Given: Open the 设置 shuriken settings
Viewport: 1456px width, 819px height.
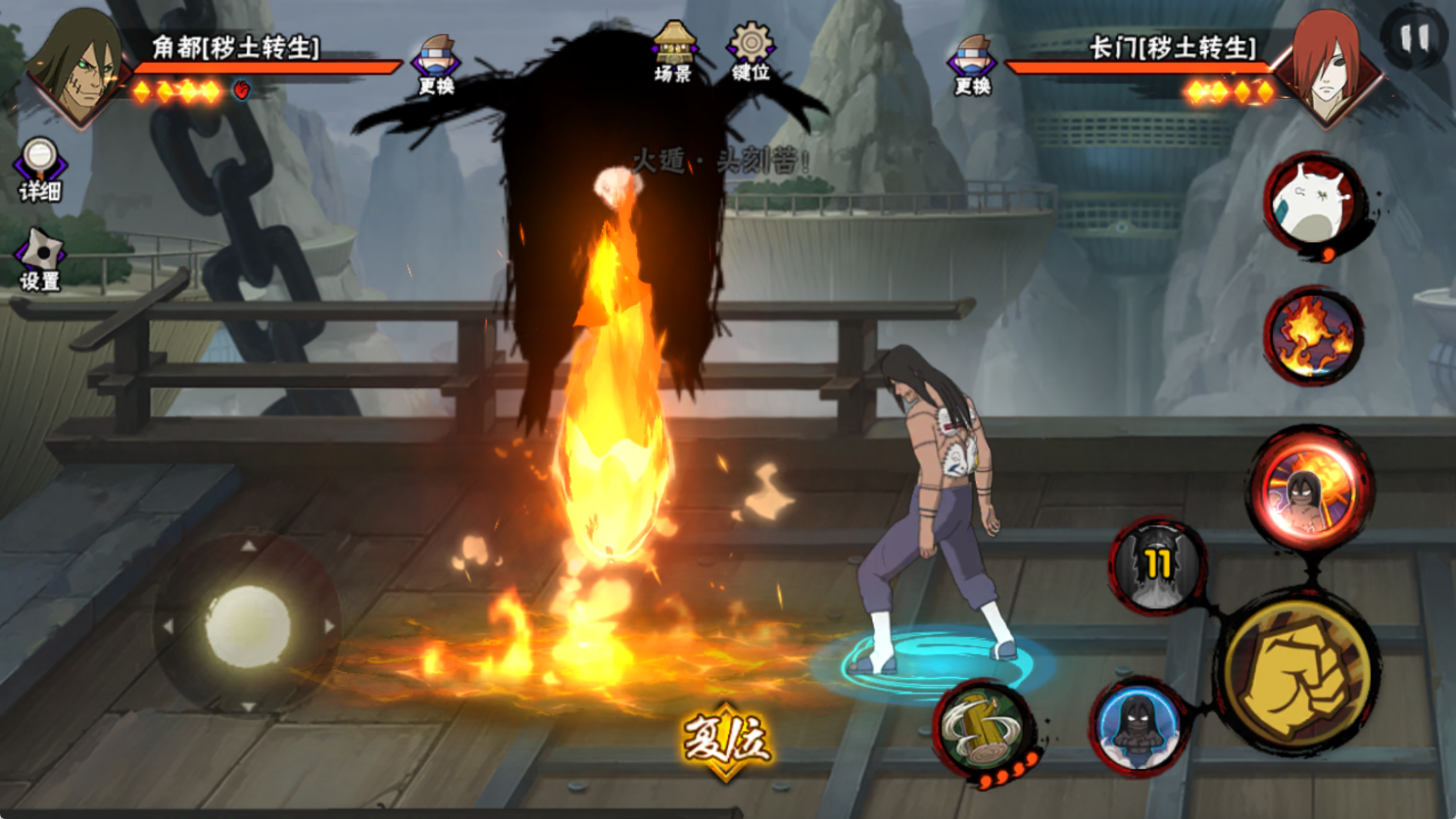Looking at the screenshot, I should coord(40,260).
